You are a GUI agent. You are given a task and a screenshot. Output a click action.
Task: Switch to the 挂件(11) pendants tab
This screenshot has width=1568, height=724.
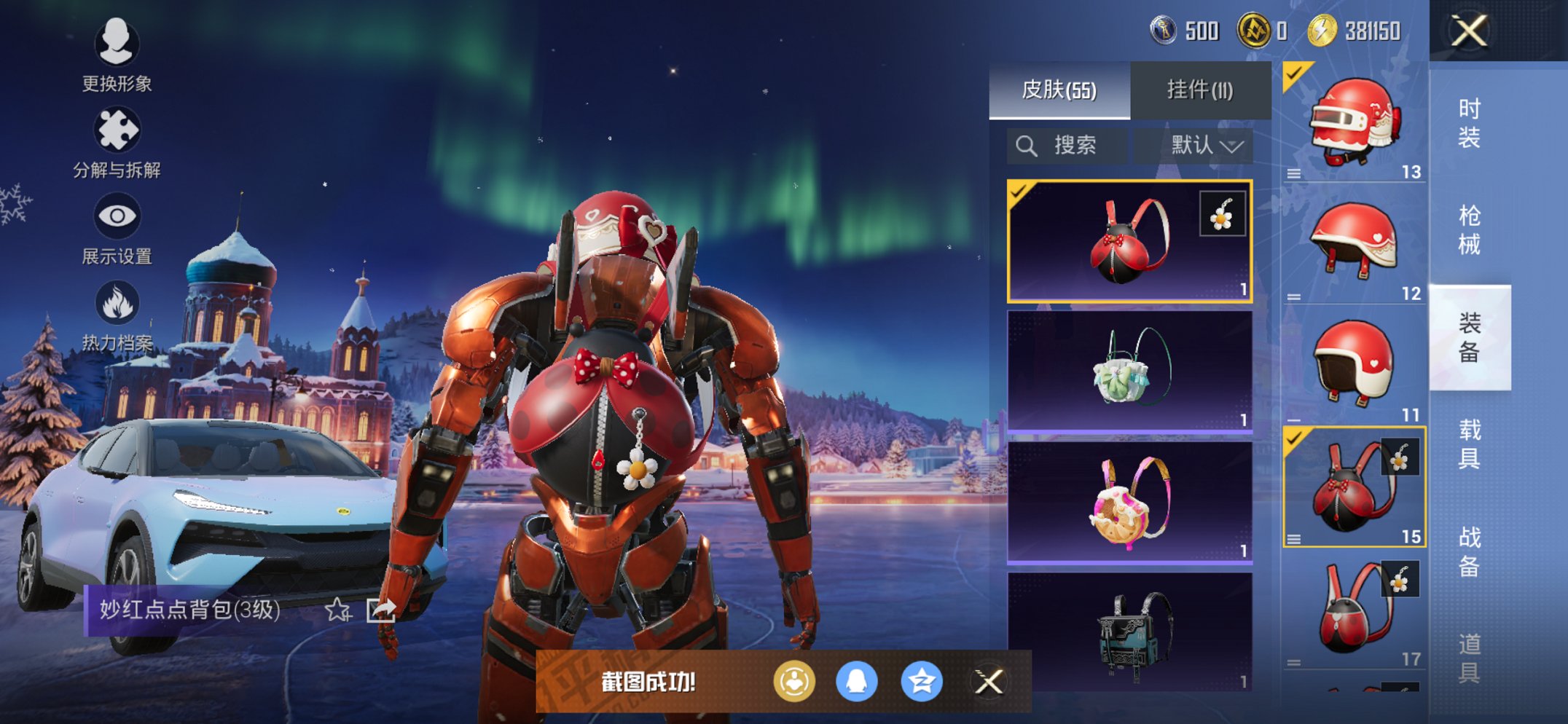click(x=1200, y=90)
